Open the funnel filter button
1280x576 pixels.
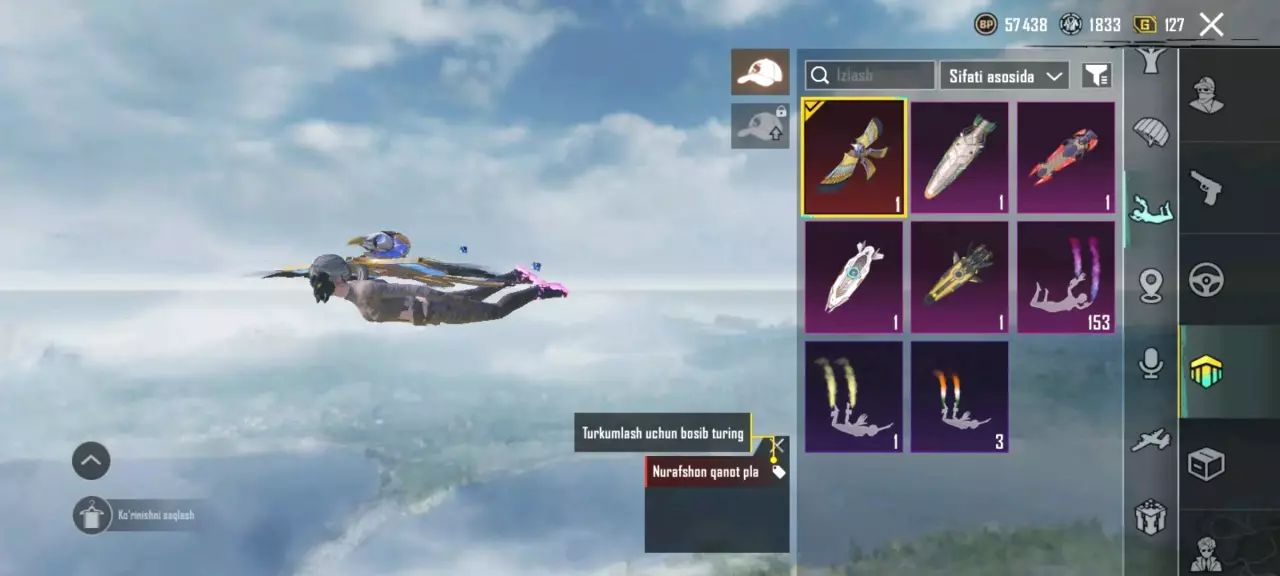point(1097,75)
